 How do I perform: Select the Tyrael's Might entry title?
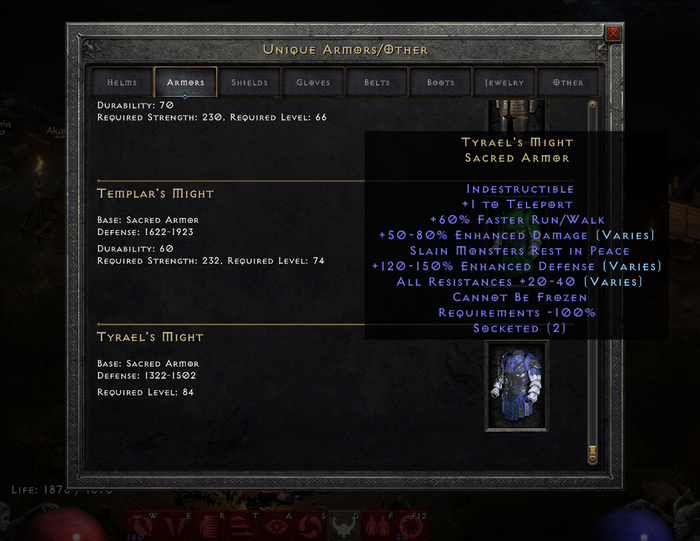150,337
